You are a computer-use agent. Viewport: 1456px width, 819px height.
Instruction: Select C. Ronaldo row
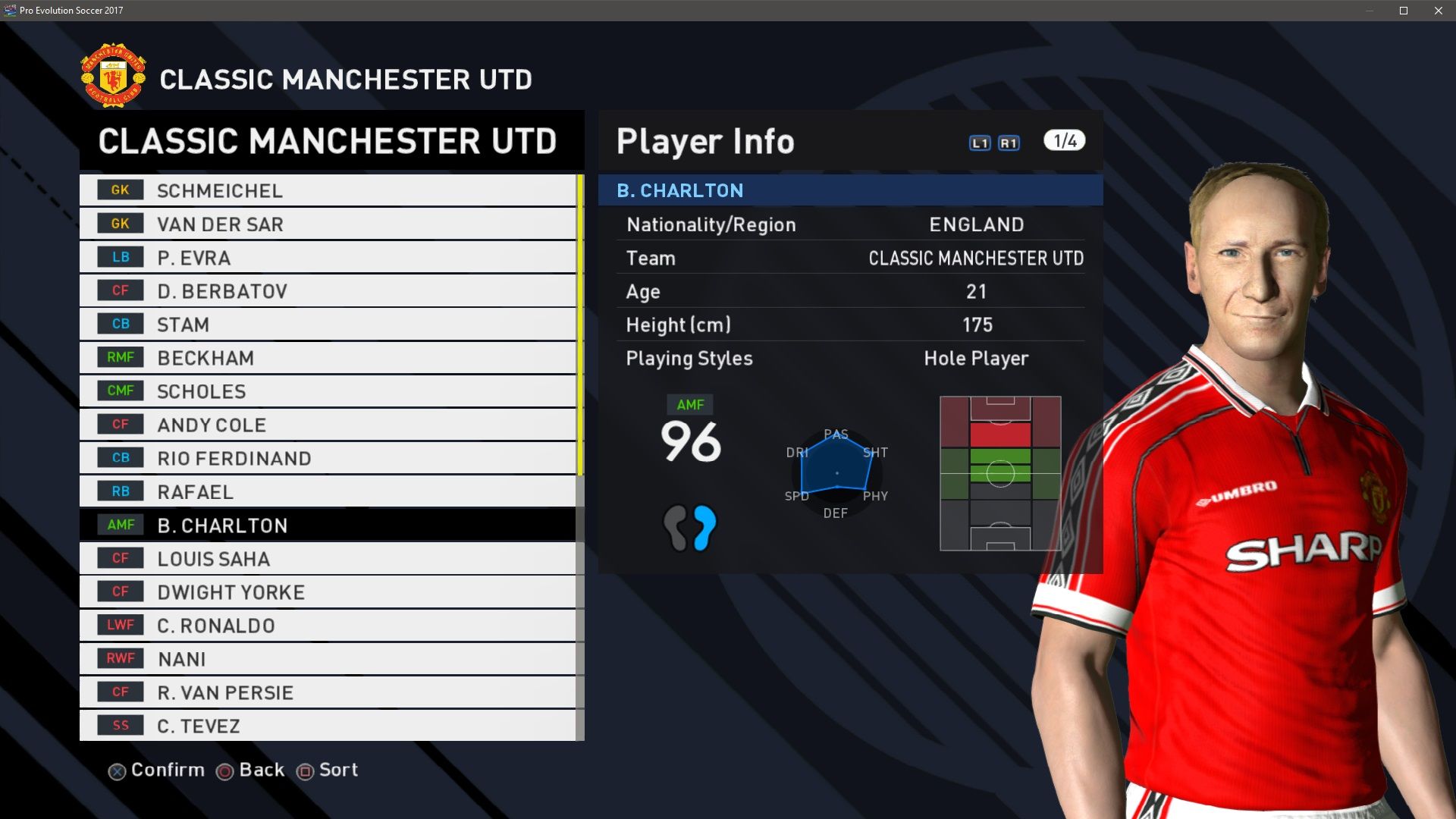[327, 625]
